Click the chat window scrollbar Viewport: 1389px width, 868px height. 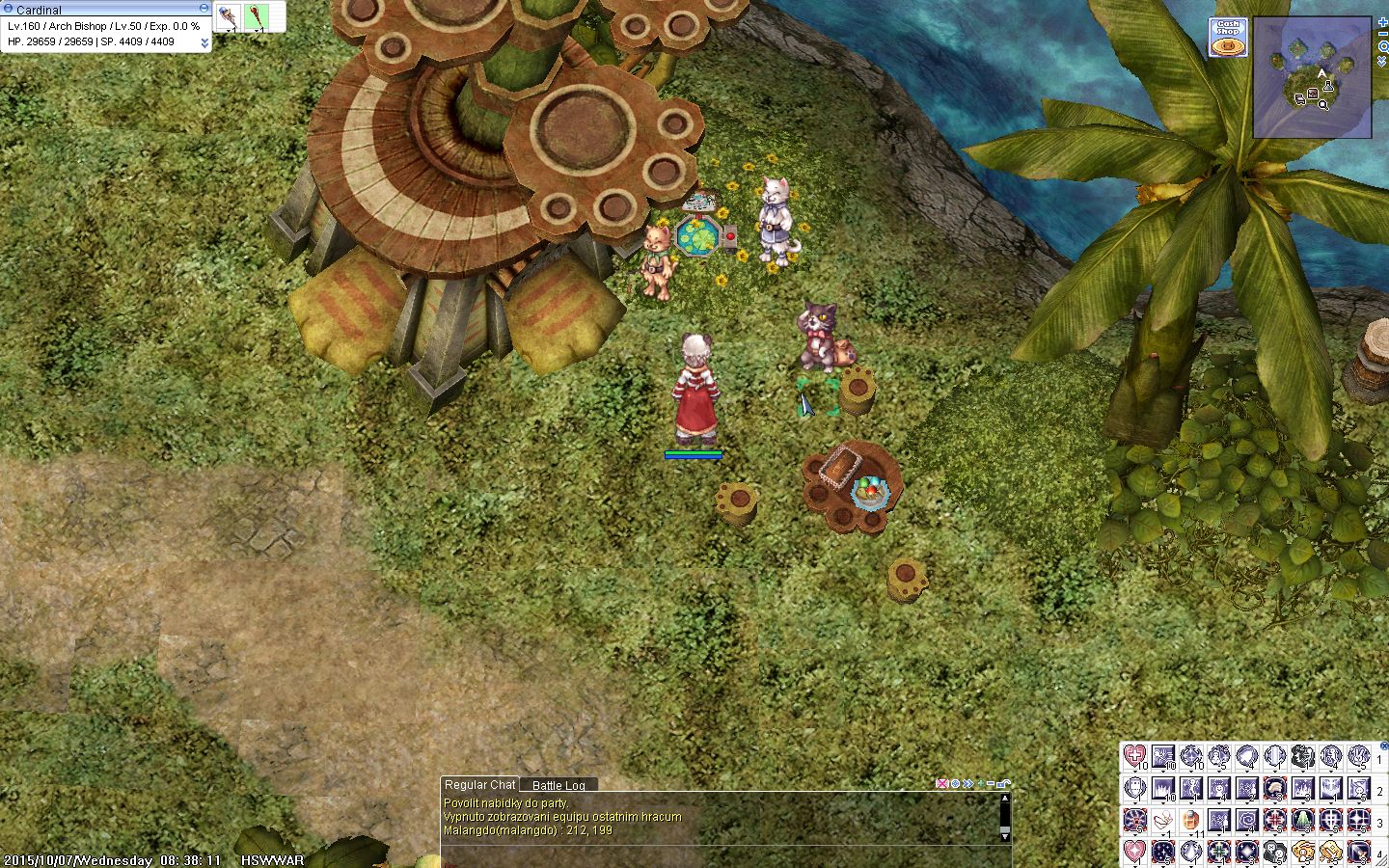[1004, 815]
